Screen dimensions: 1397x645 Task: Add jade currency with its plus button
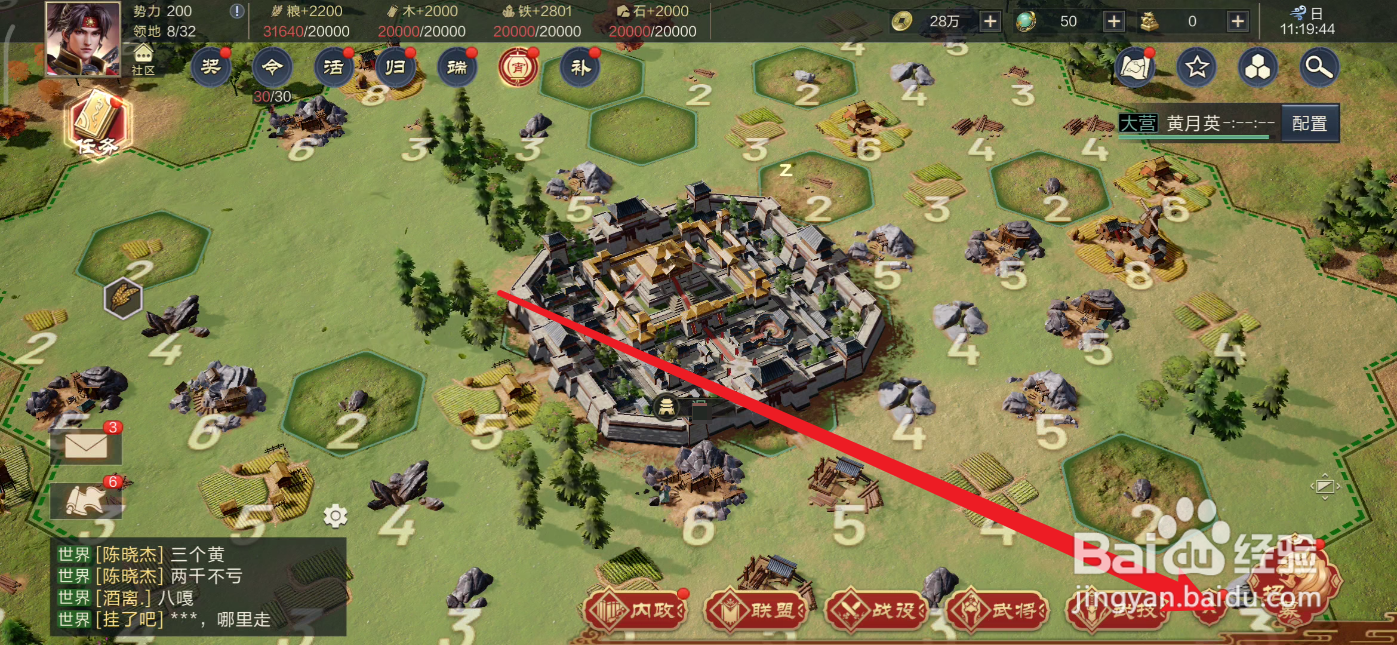point(1113,21)
